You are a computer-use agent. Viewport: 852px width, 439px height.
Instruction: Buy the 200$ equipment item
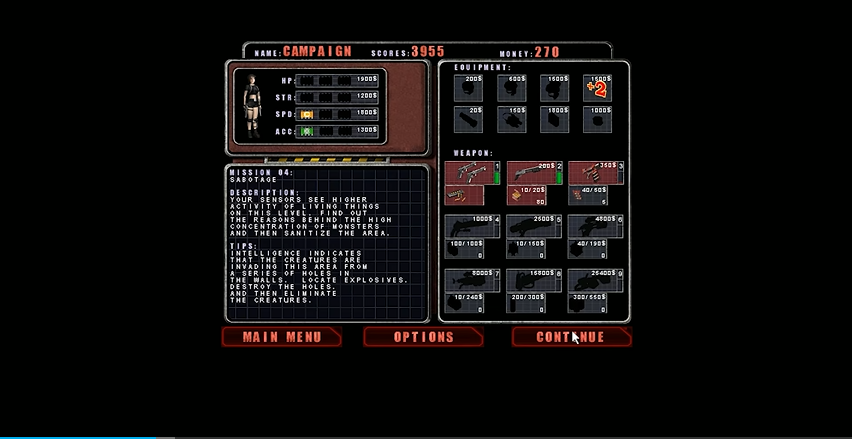468,88
